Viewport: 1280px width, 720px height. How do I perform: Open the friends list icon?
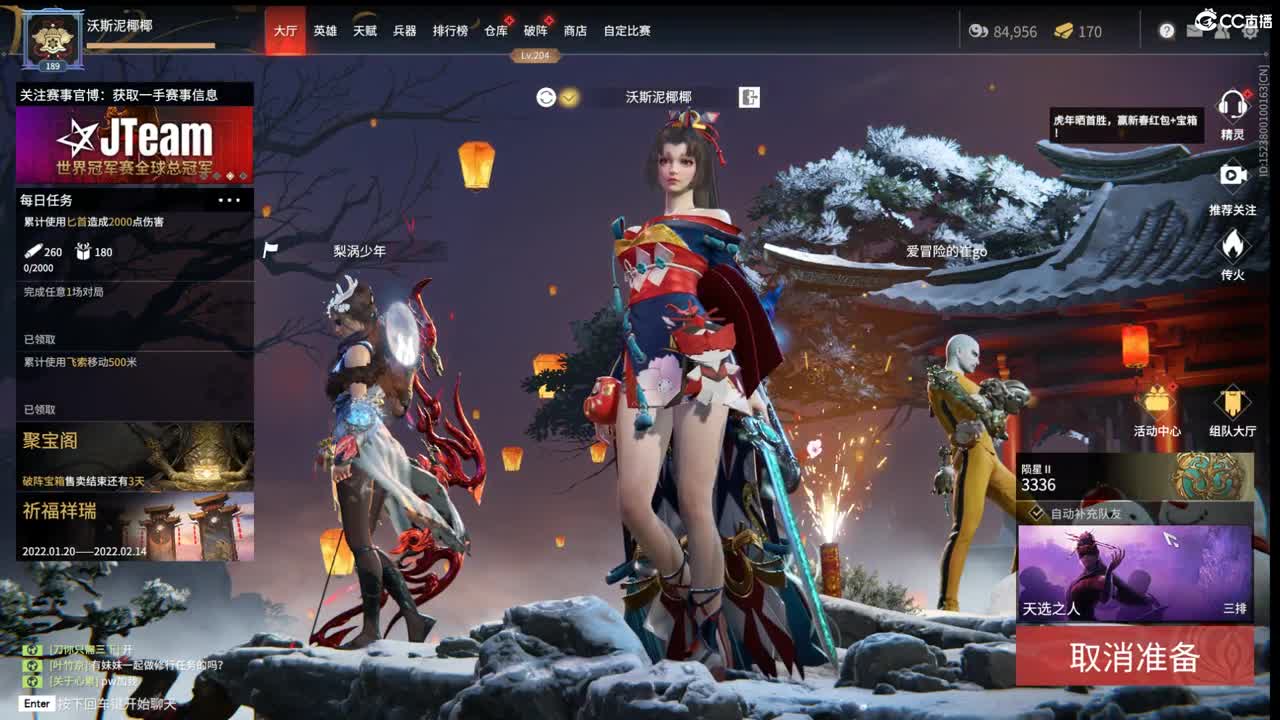coord(1221,31)
